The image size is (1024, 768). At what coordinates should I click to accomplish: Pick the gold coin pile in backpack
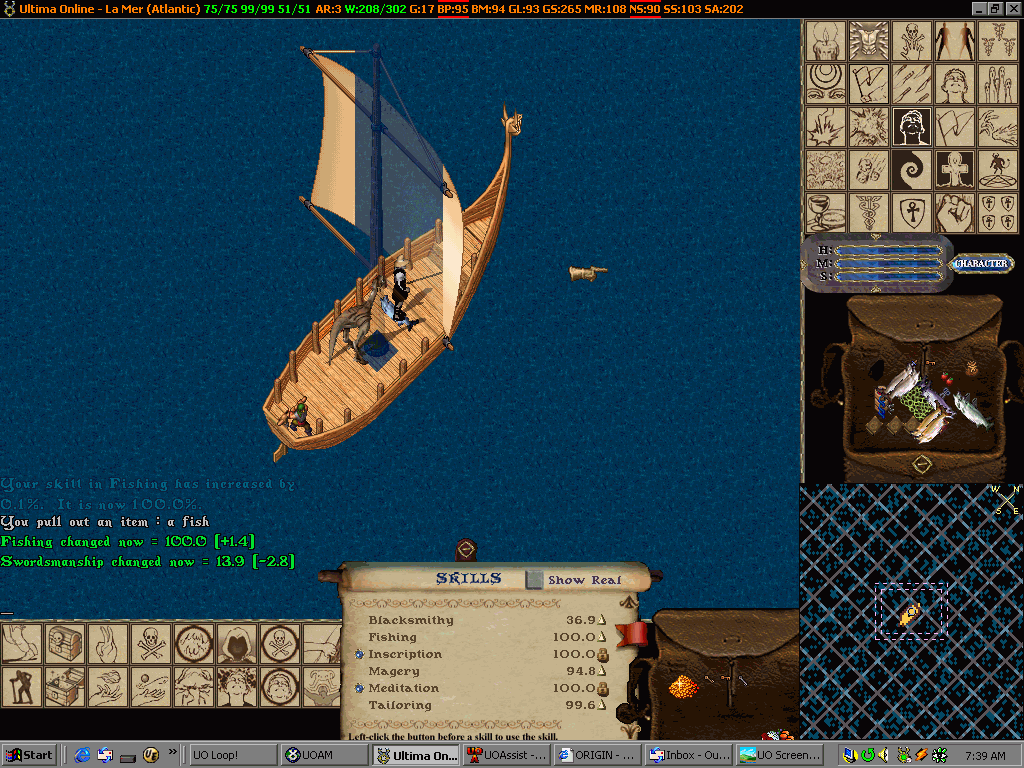click(683, 685)
